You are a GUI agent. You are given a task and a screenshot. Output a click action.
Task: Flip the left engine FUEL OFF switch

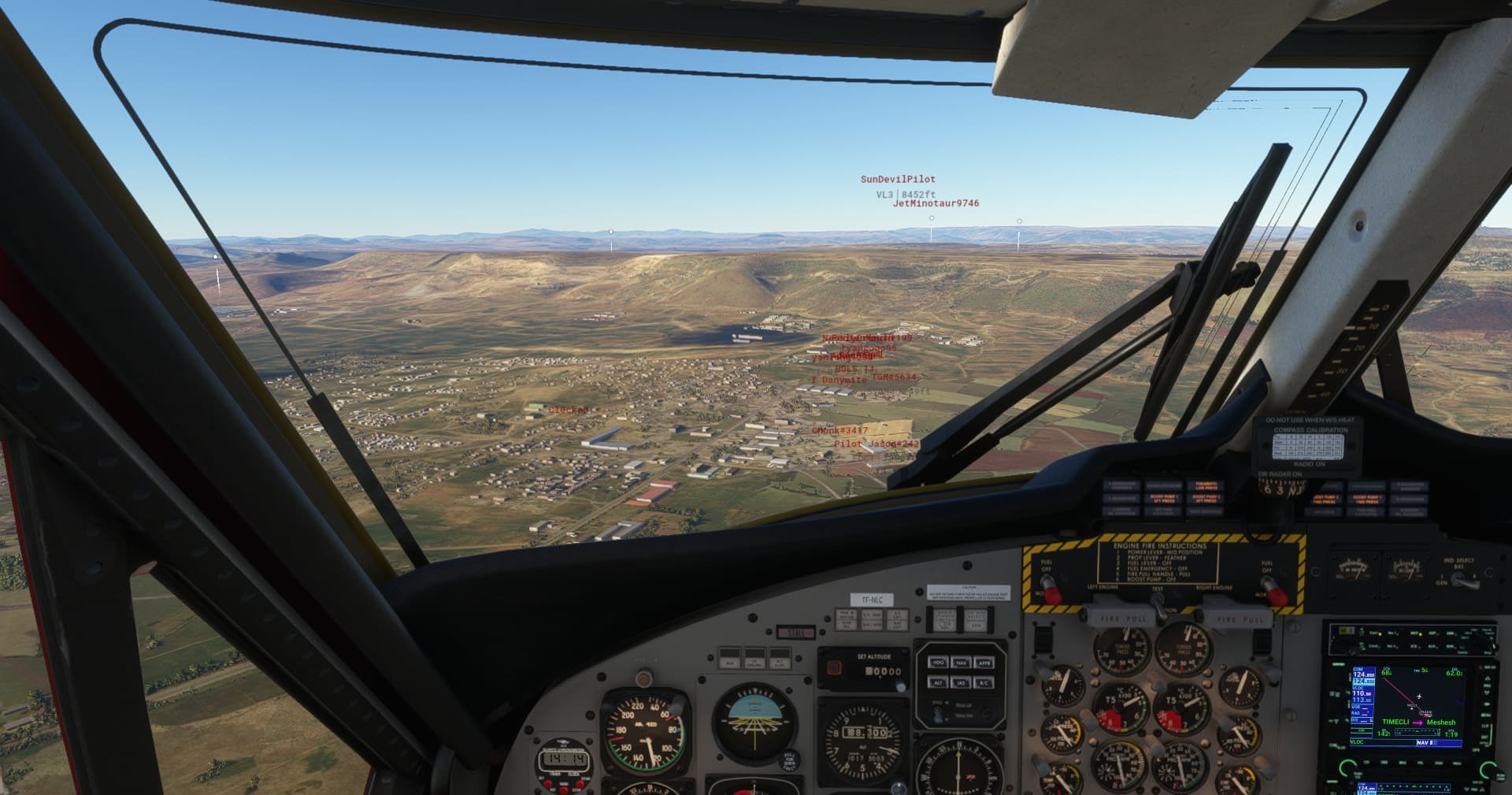point(1052,587)
